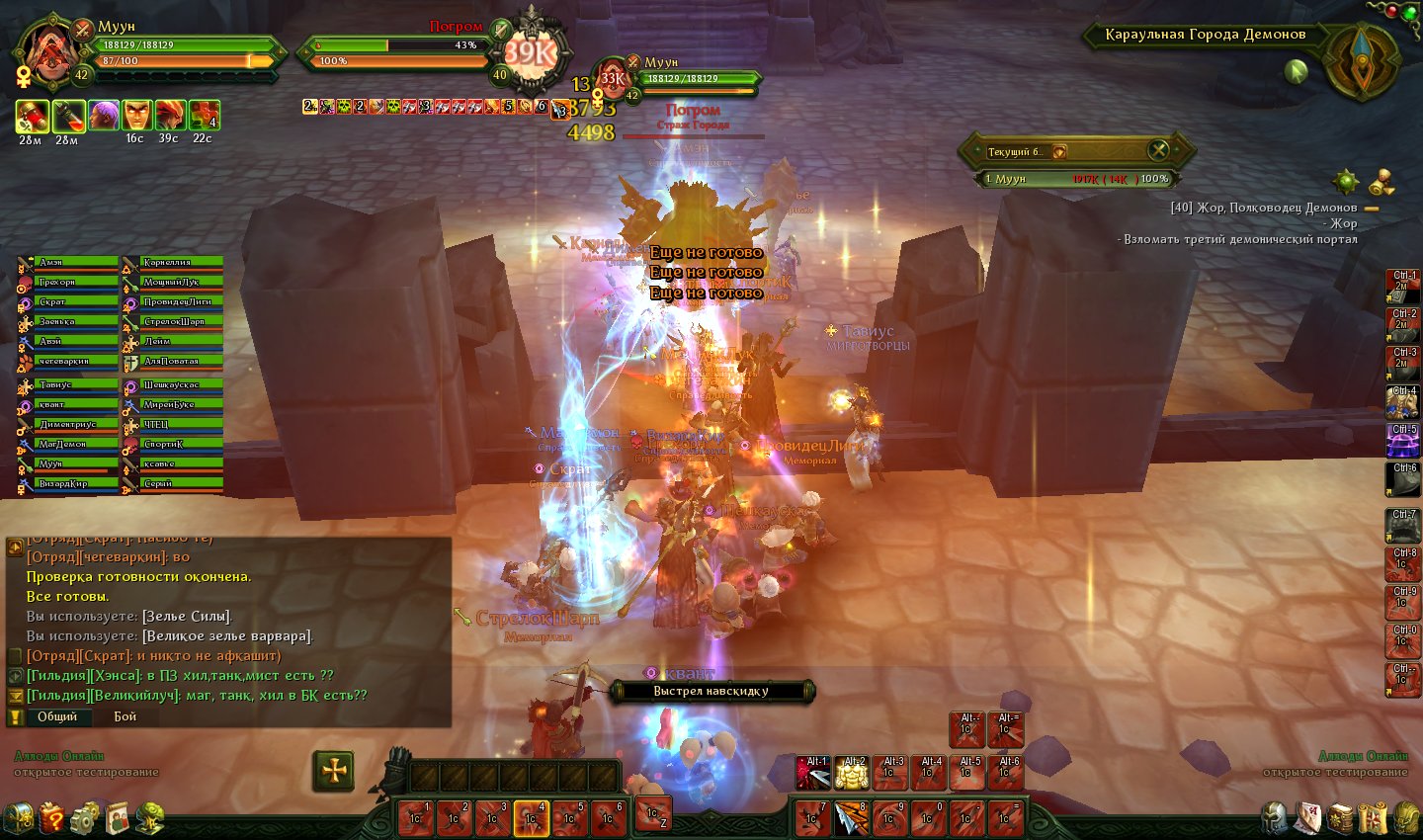Open the gears settings menu

[85, 817]
